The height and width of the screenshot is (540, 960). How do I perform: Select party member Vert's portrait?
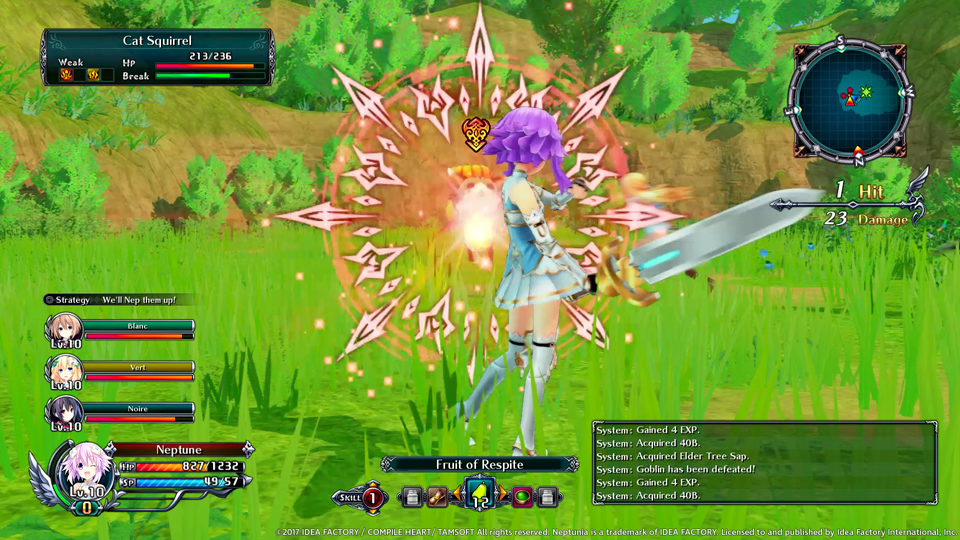tap(63, 372)
